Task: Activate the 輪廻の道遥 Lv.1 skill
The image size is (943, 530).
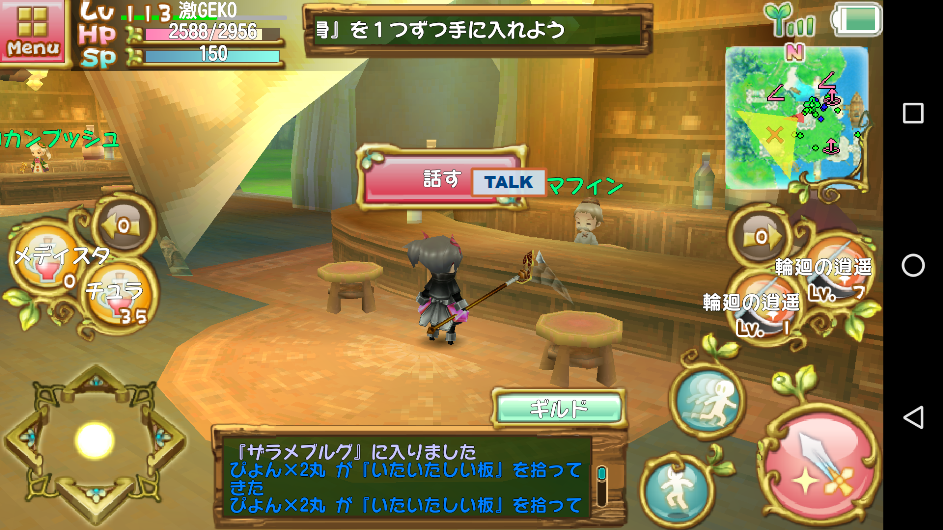Action: (765, 304)
